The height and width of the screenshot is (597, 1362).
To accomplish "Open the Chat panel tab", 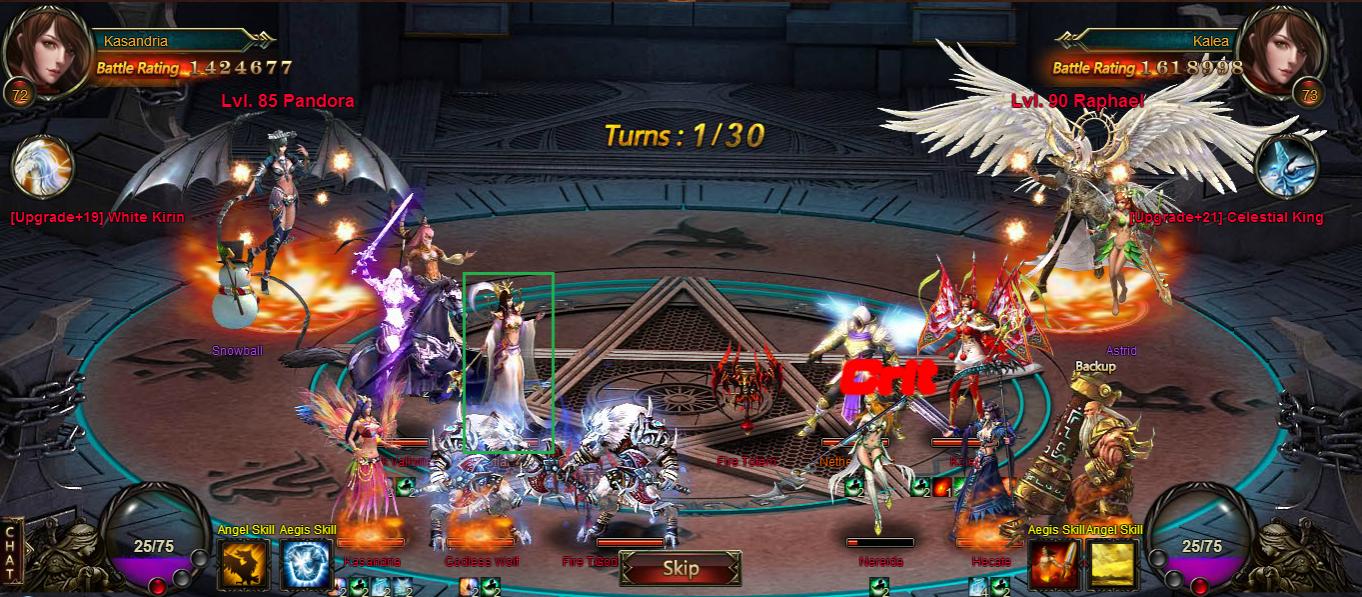I will [12, 552].
